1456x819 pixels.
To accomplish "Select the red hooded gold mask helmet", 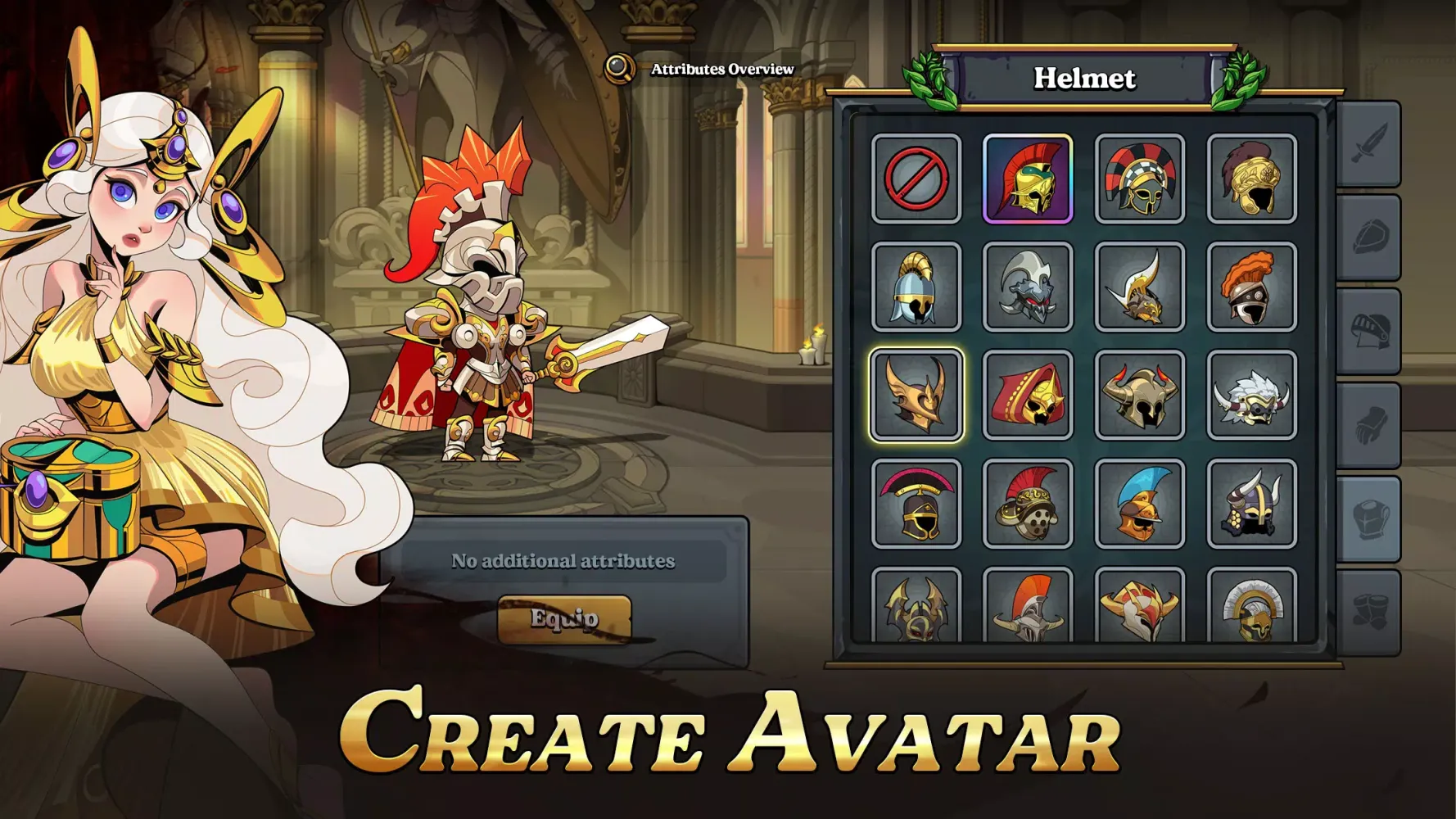I will 1027,395.
